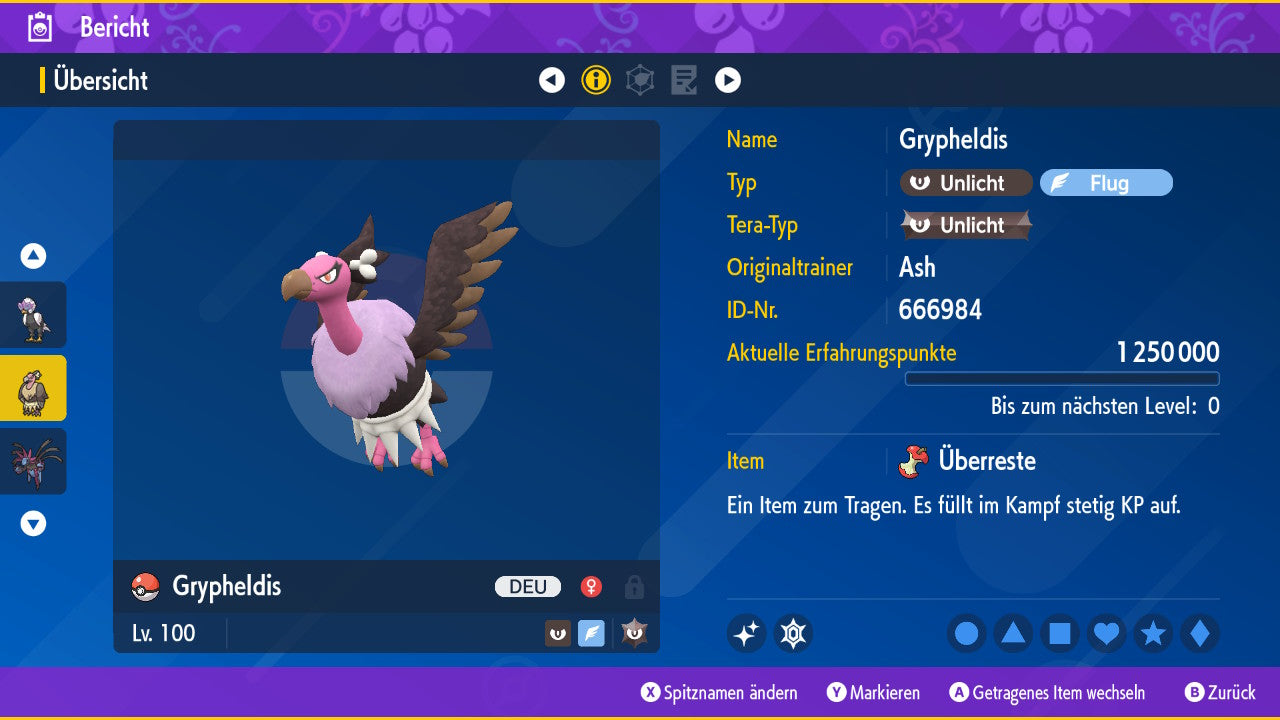The width and height of the screenshot is (1280, 720).
Task: Go to the previous summary page arrow
Action: (552, 80)
